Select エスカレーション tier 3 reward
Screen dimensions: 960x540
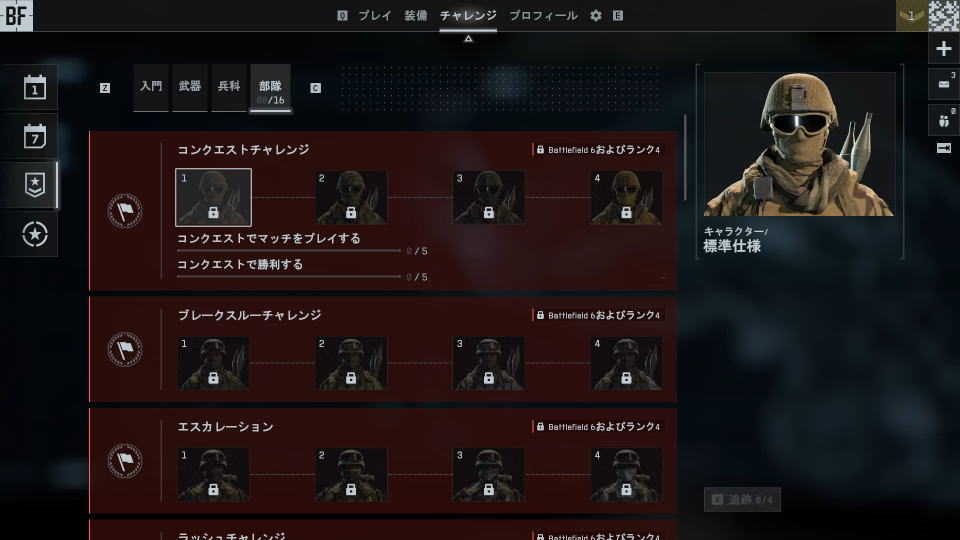(x=488, y=475)
